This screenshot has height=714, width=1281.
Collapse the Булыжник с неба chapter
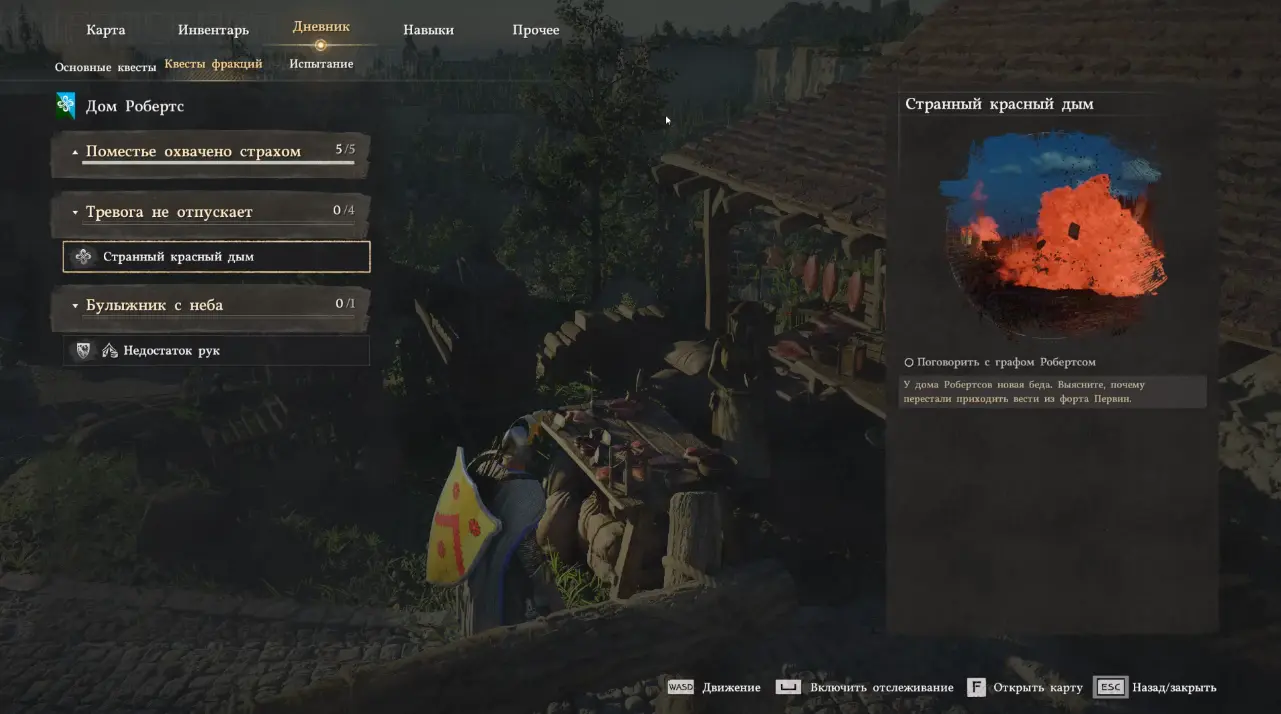click(154, 305)
